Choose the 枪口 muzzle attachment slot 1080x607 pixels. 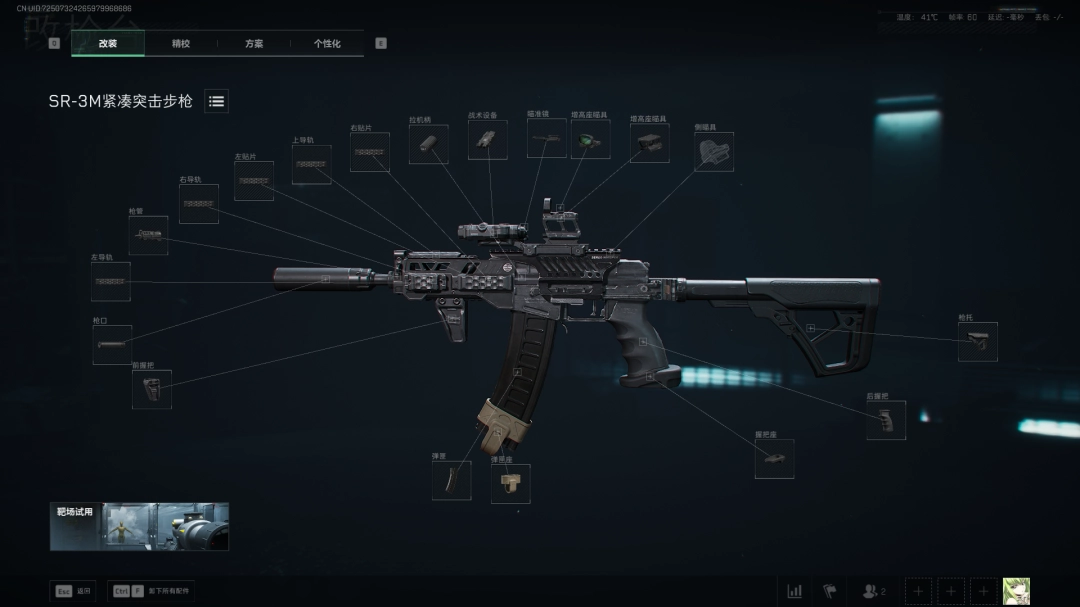point(112,345)
